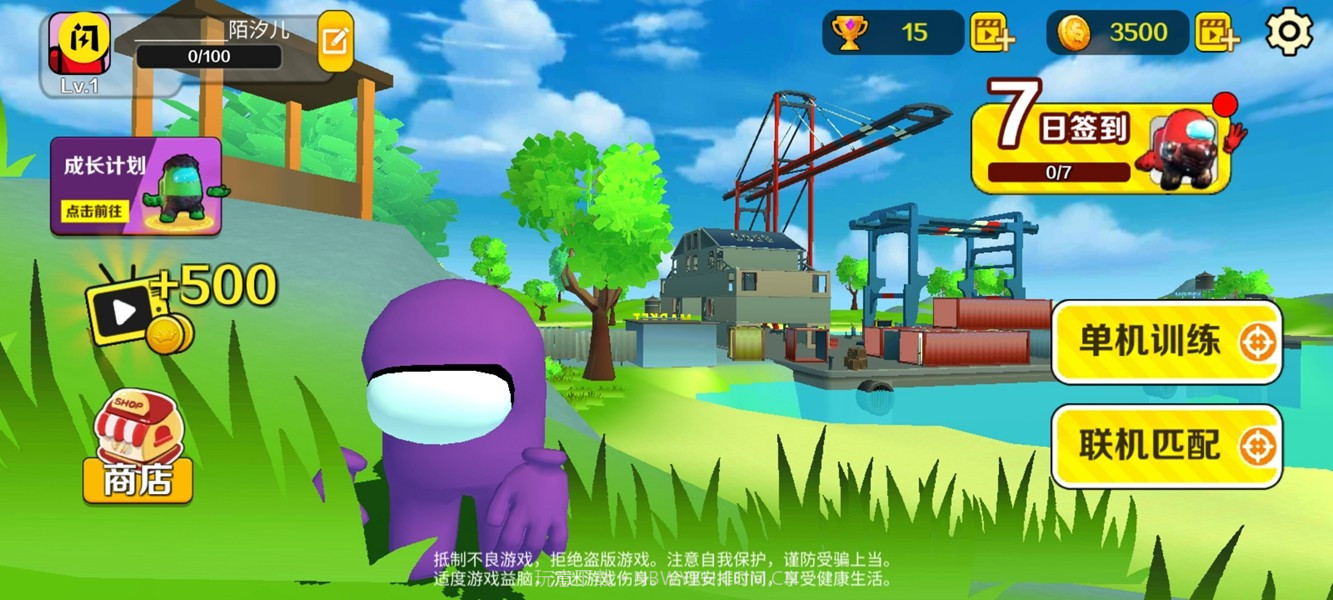Get more gold coins via video plus button
This screenshot has height=600, width=1333.
pos(1216,32)
